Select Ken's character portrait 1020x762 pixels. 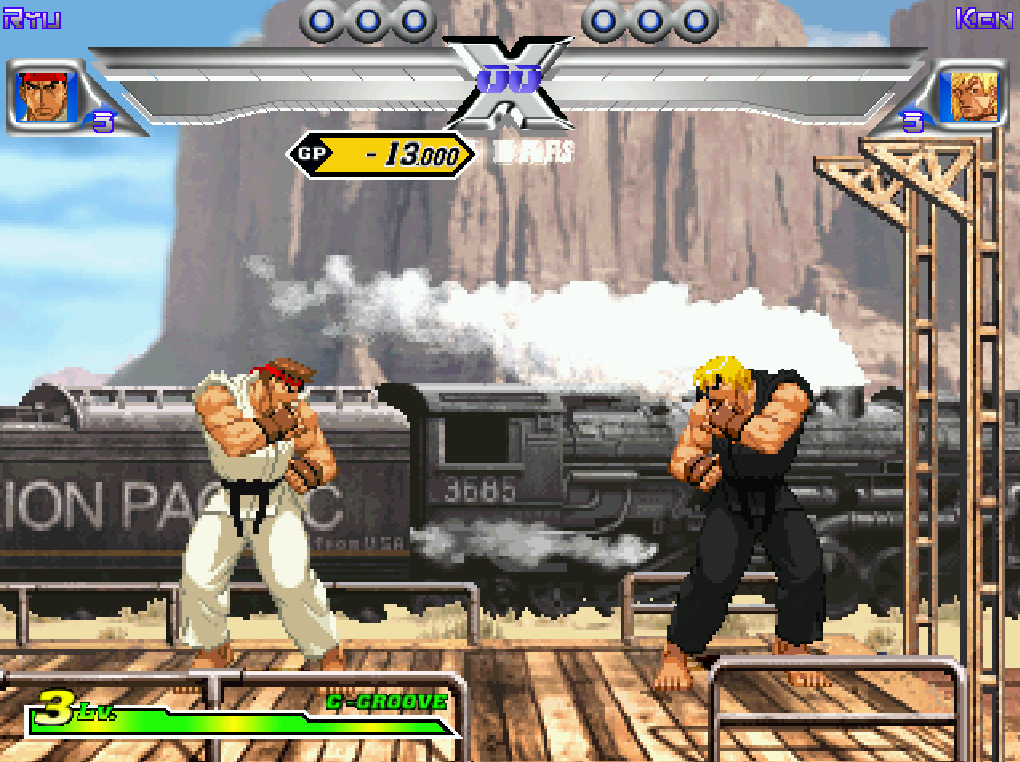[973, 97]
